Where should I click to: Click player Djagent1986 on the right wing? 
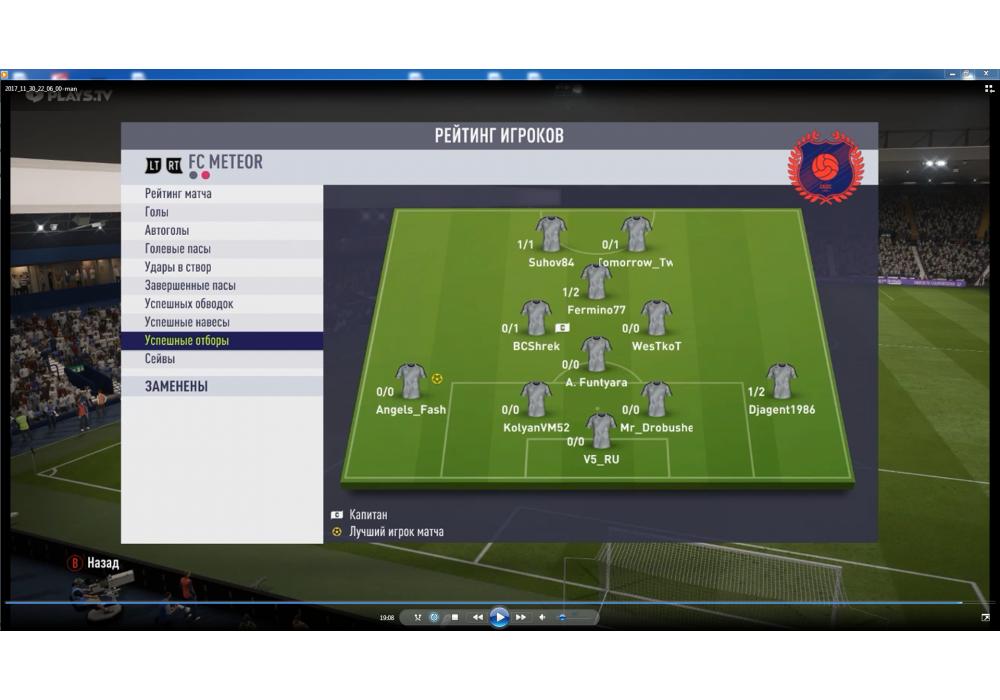781,381
